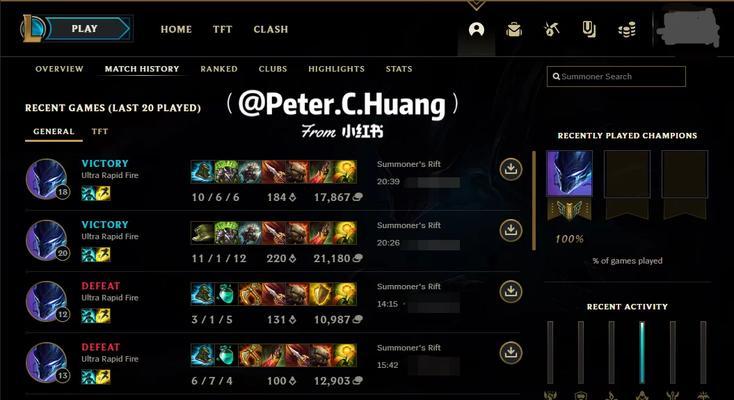This screenshot has height=400, width=734.
Task: Open the Store coins icon
Action: (x=627, y=30)
